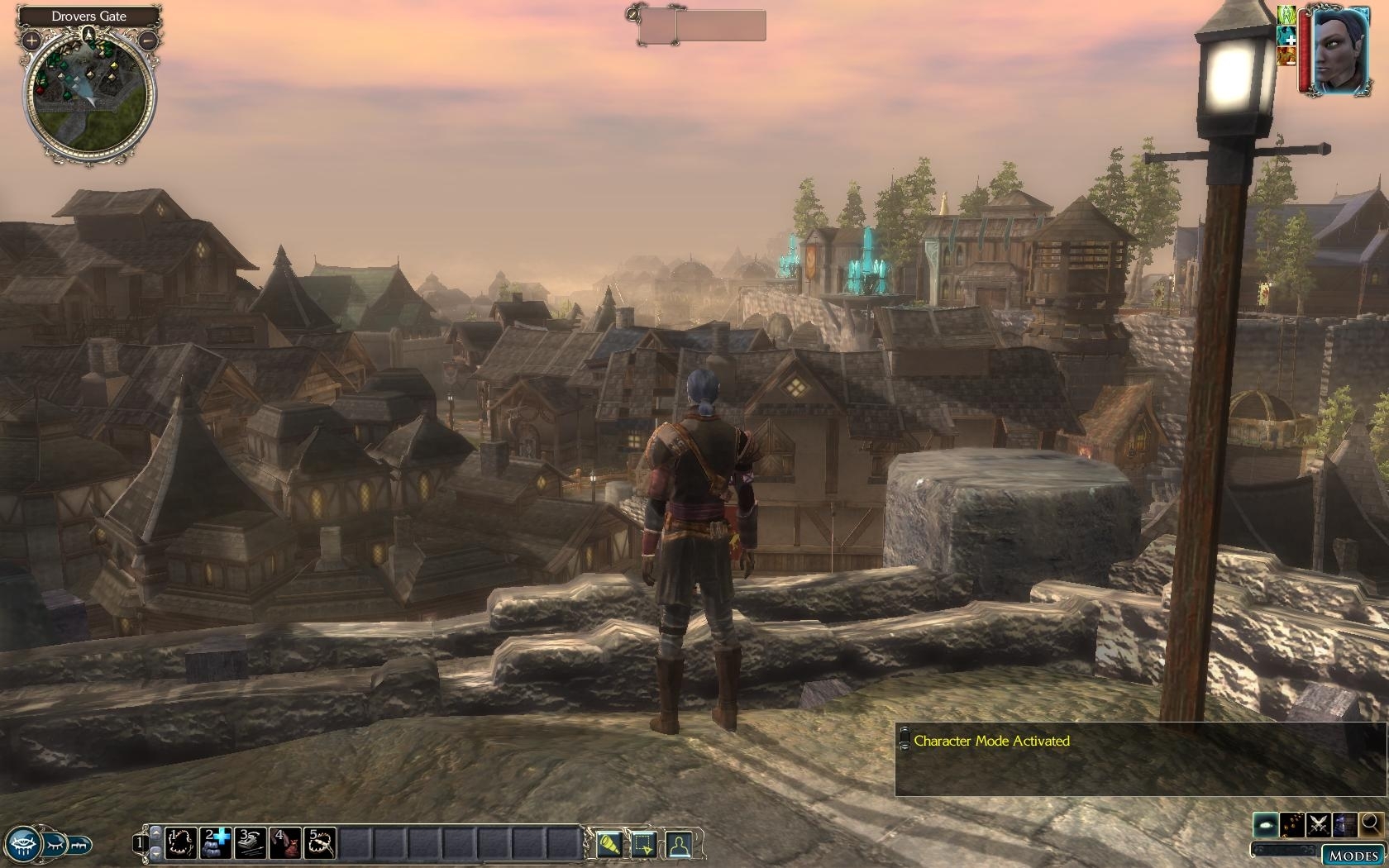Viewport: 1389px width, 868px height.
Task: Toggle the glowing eye stealth mode icon
Action: point(1267,824)
